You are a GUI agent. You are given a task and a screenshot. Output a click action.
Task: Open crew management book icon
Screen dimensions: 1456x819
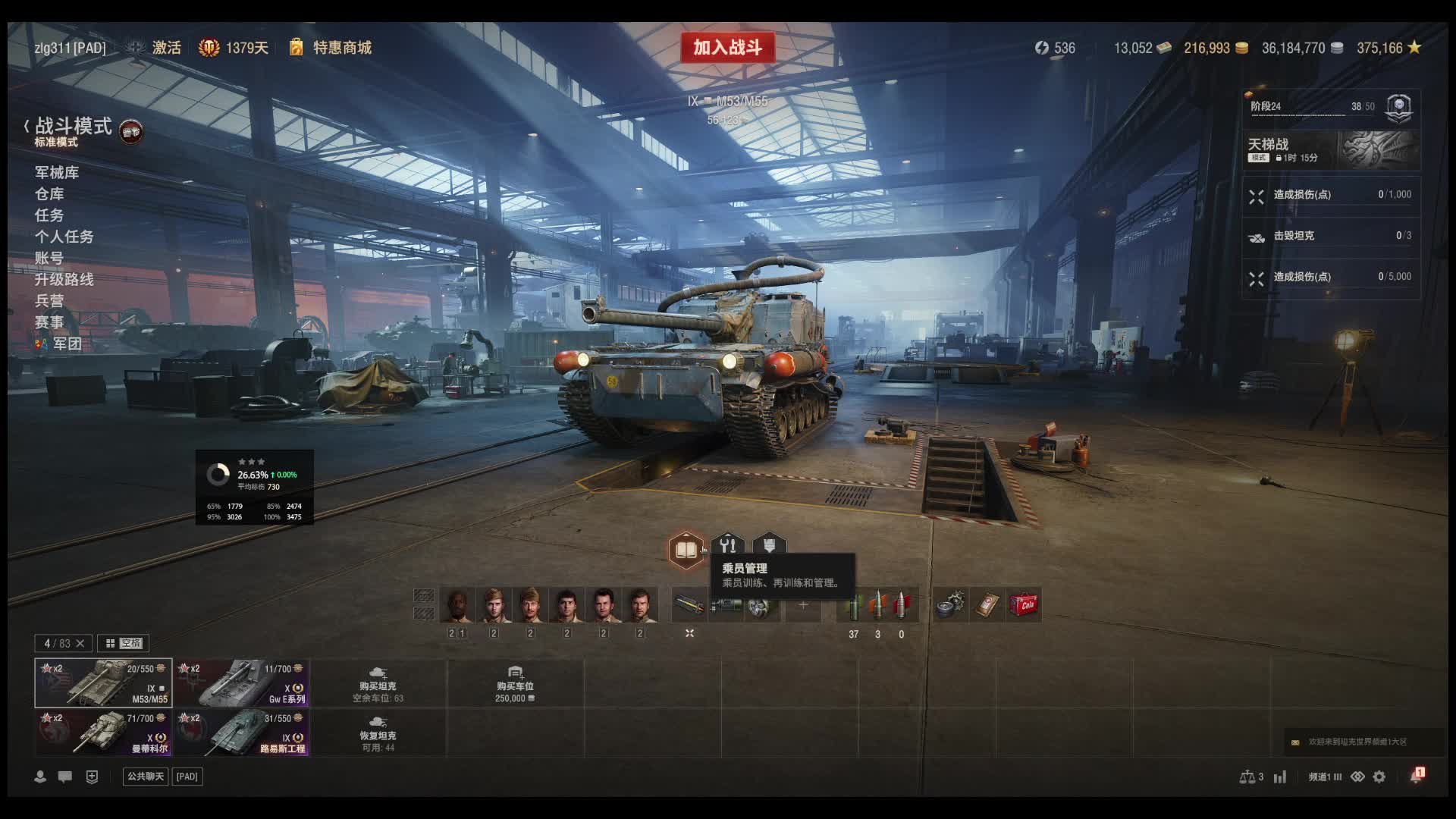coord(686,549)
